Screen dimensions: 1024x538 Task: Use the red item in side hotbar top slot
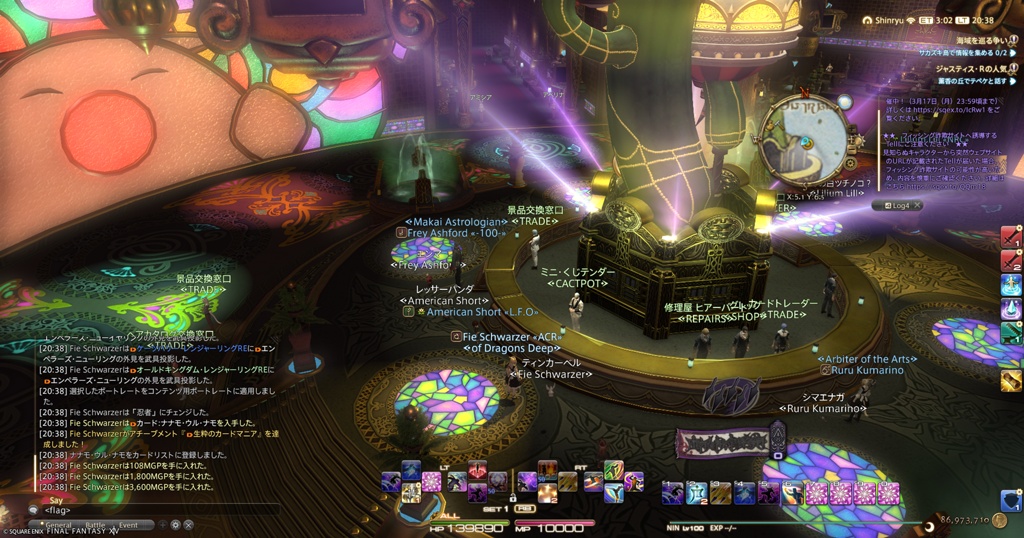click(x=1011, y=237)
